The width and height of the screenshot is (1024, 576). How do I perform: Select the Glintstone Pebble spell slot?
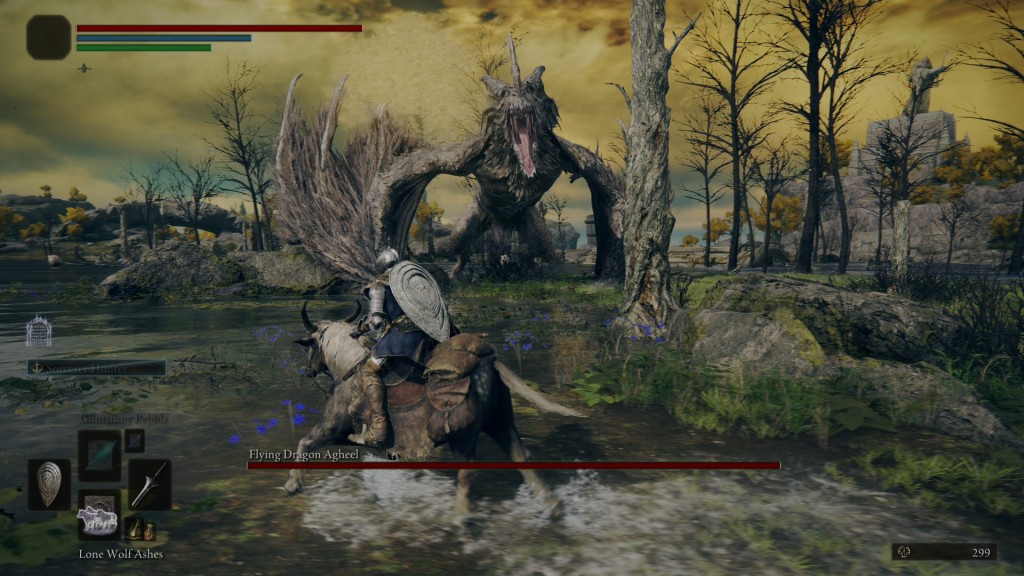(99, 455)
